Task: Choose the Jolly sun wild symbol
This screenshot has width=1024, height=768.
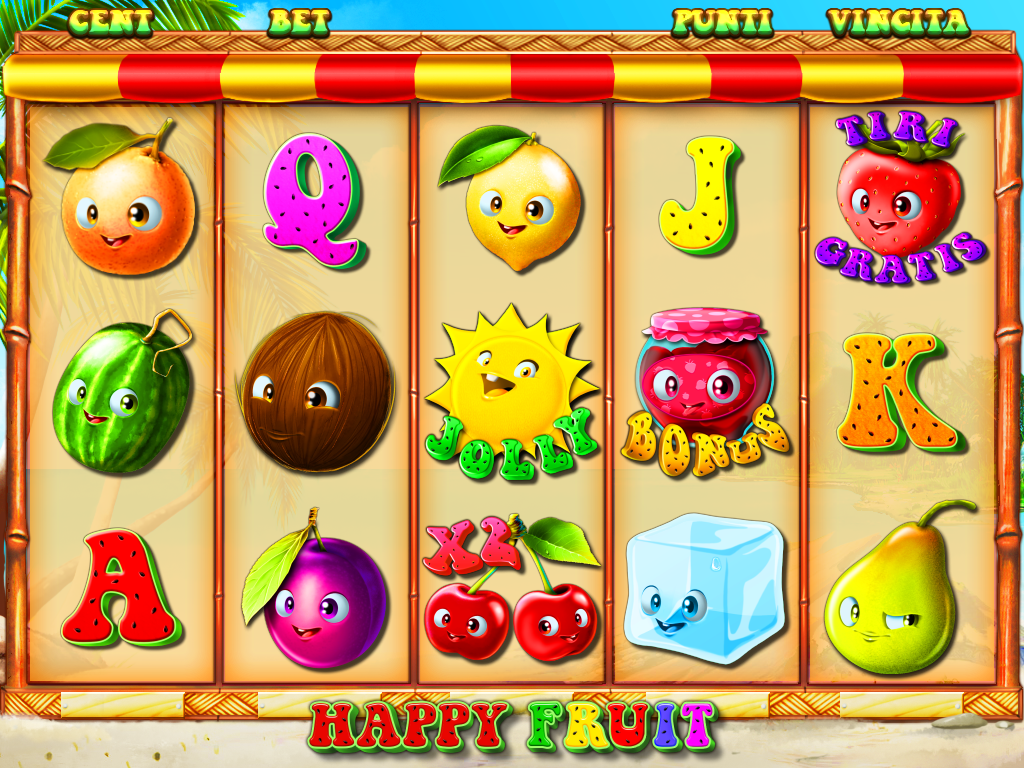Action: click(511, 395)
